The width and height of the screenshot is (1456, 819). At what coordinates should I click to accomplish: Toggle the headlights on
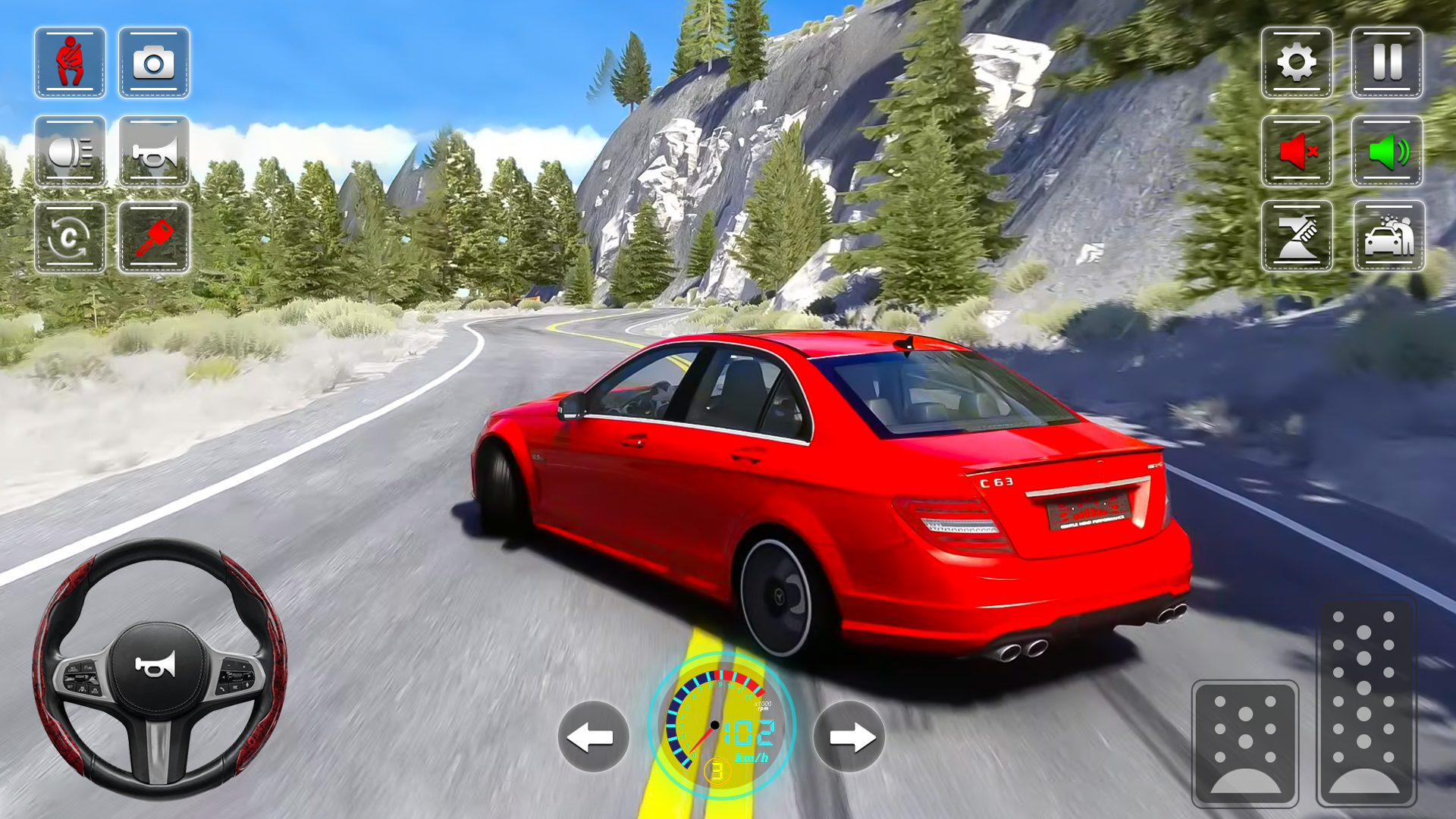(x=71, y=152)
